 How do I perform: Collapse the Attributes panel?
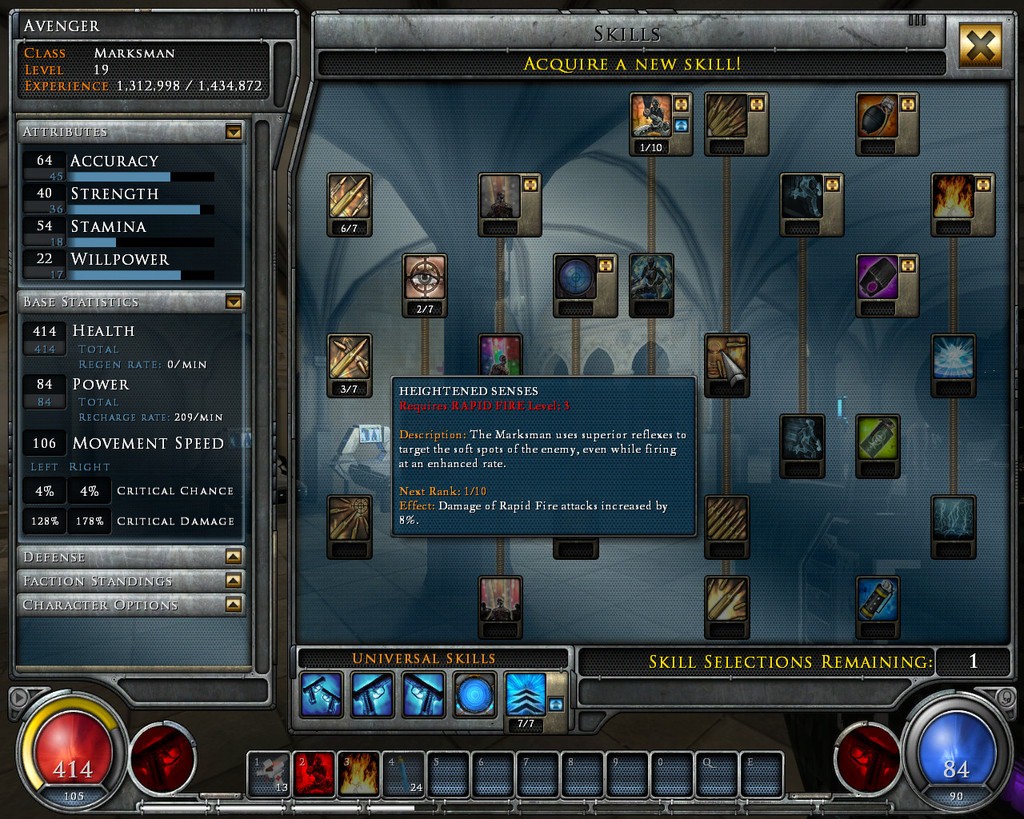[233, 131]
